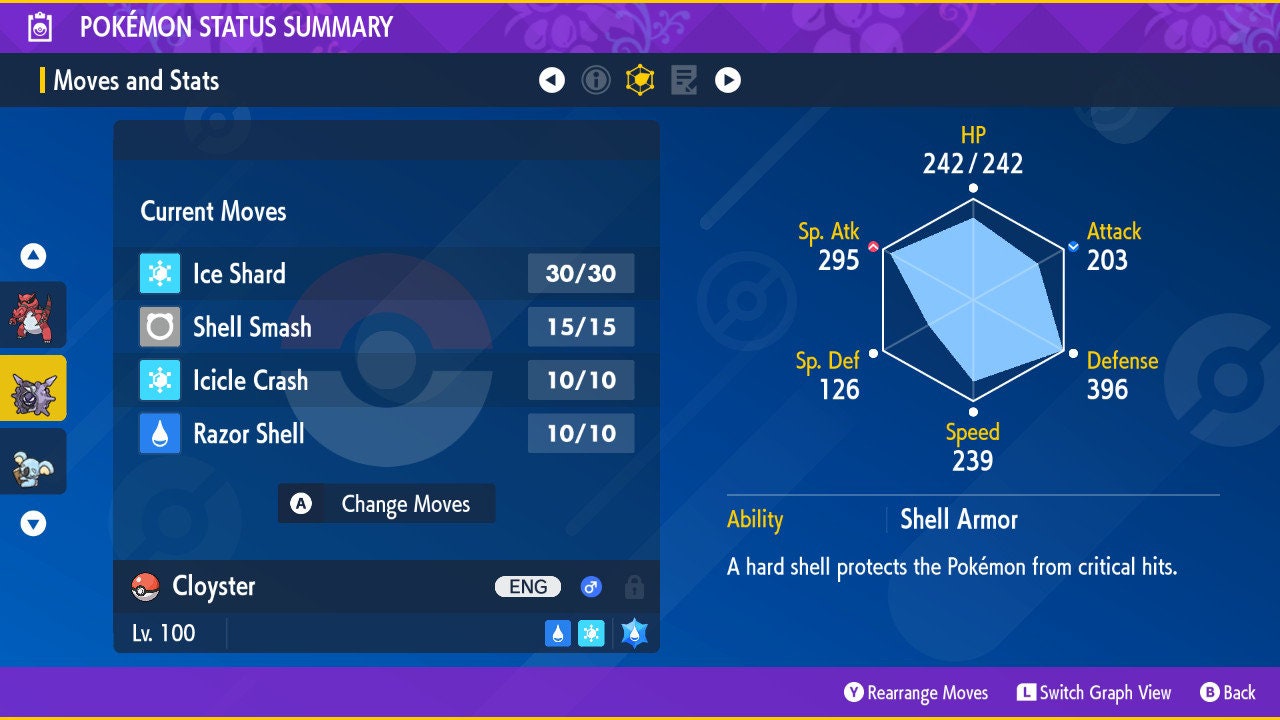Switch to the memo notes tab icon

point(684,80)
